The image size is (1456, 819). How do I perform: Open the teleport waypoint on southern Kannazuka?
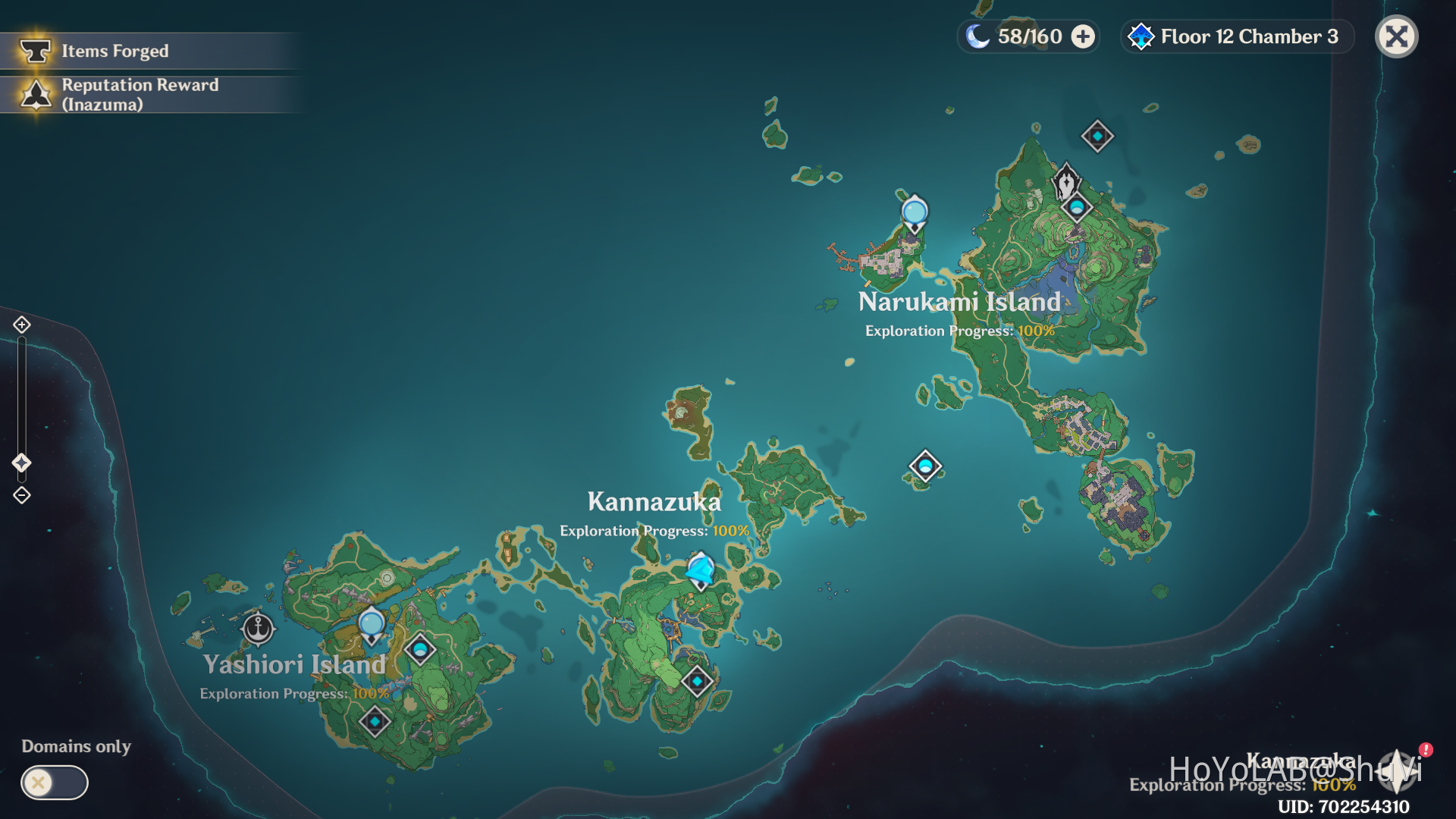697,682
